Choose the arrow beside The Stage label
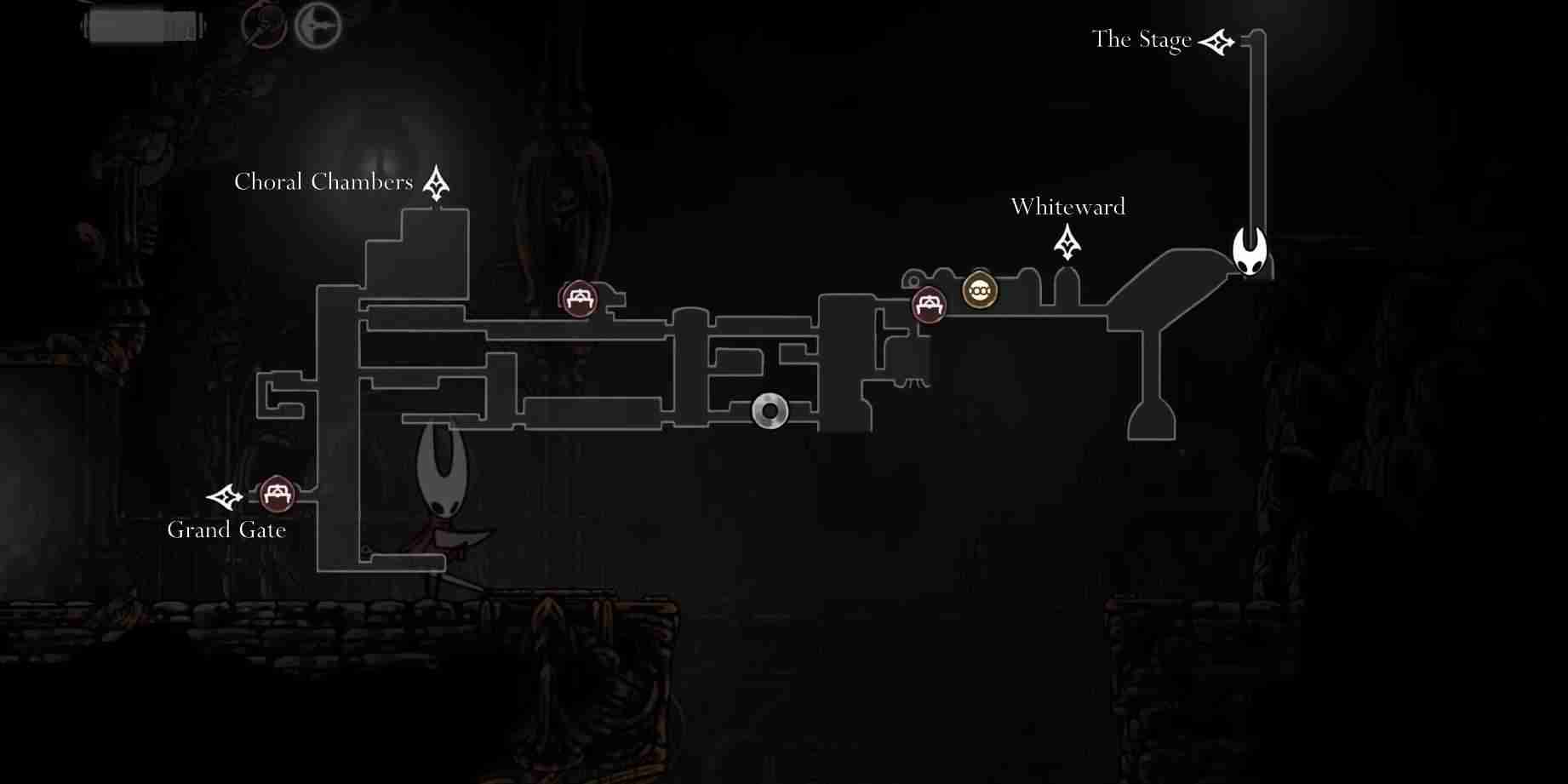 coord(1216,42)
